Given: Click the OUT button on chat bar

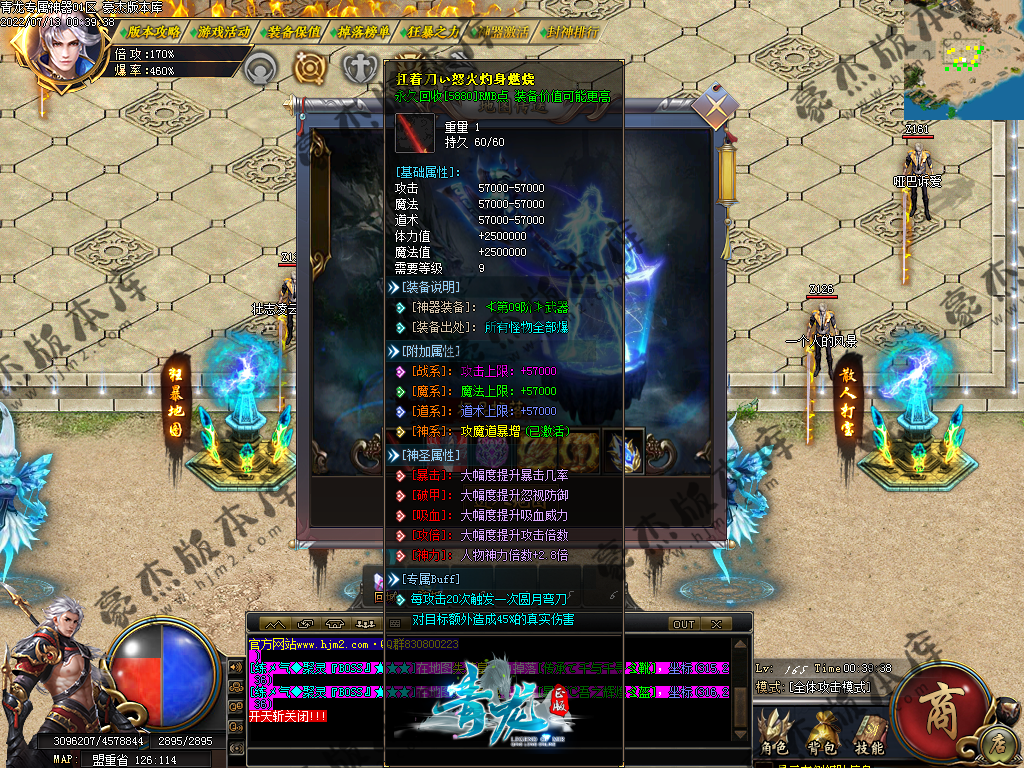Looking at the screenshot, I should (684, 624).
